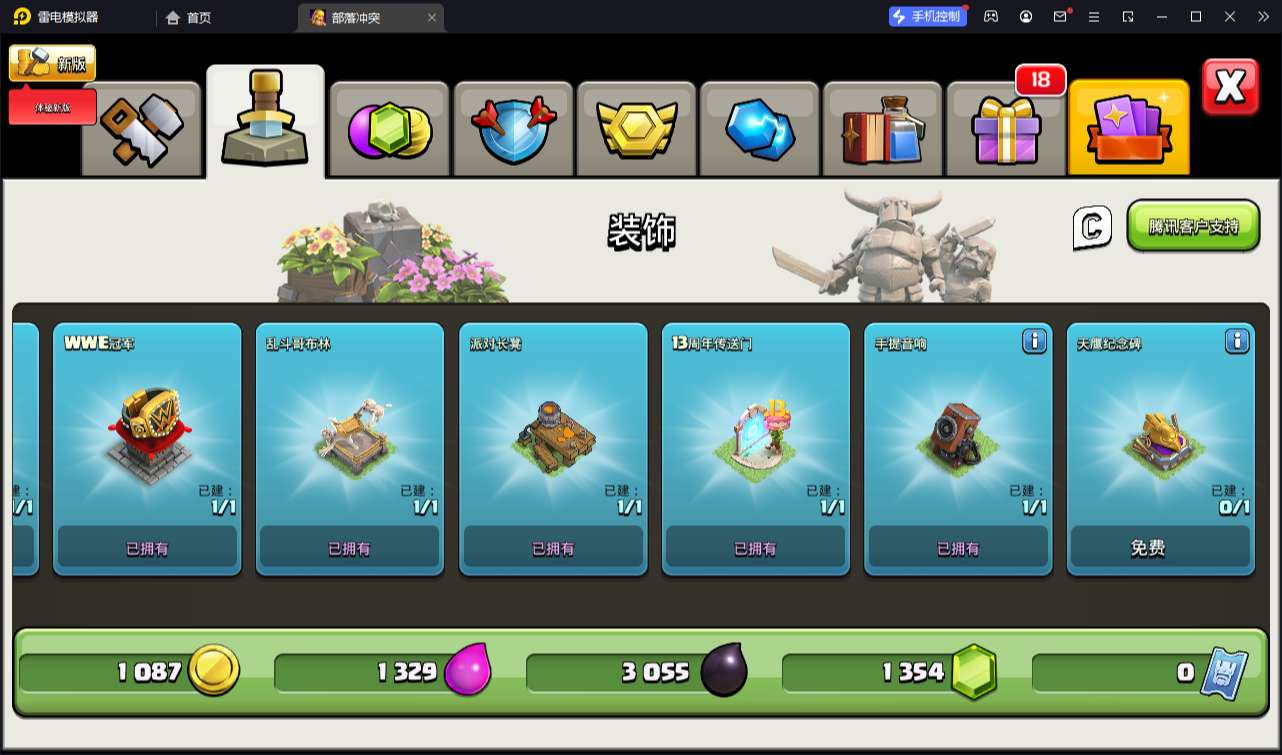Open the gems and gold resources tab
This screenshot has width=1282, height=755.
coord(389,129)
